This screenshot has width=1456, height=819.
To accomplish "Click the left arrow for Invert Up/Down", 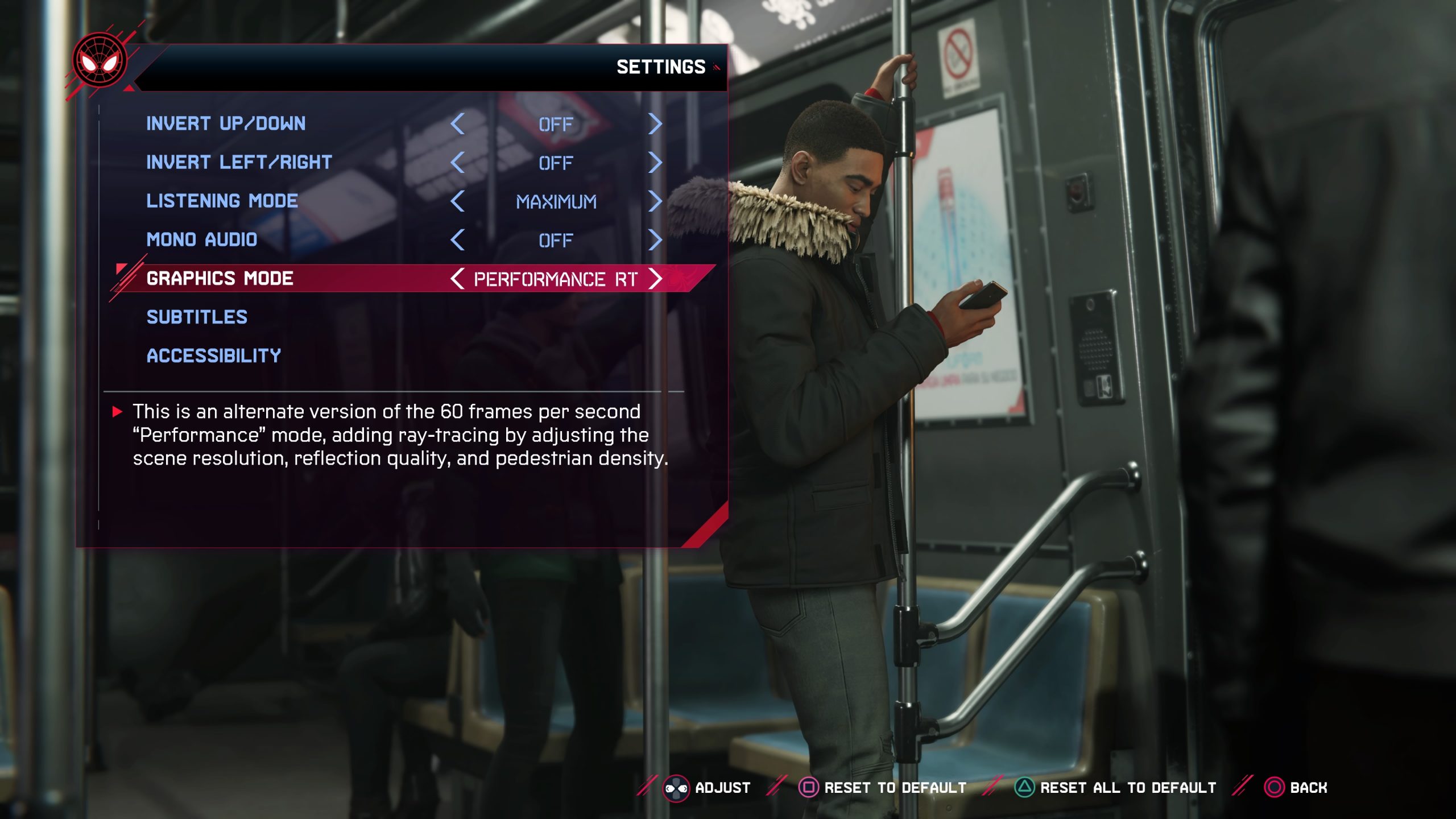I will (x=458, y=124).
